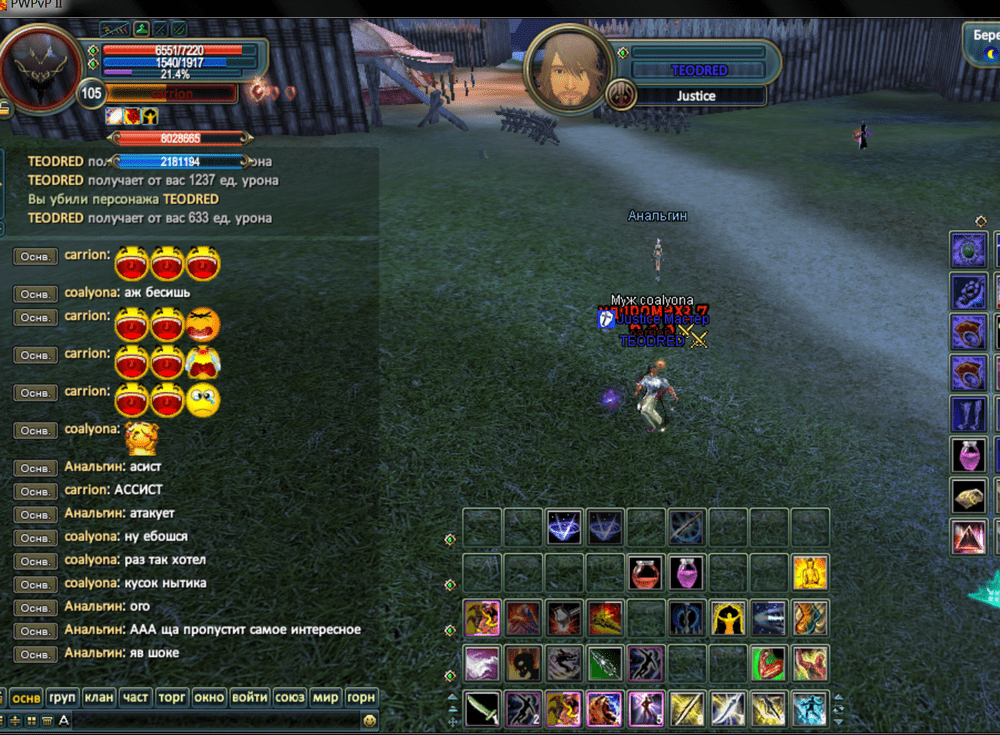Activate the red triangle sidebar slot
1000x735 pixels.
(968, 538)
